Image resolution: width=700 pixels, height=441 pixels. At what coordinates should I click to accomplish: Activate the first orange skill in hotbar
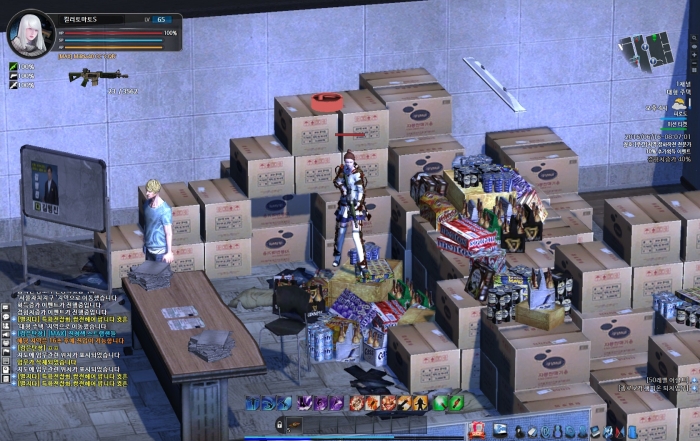(x=357, y=403)
